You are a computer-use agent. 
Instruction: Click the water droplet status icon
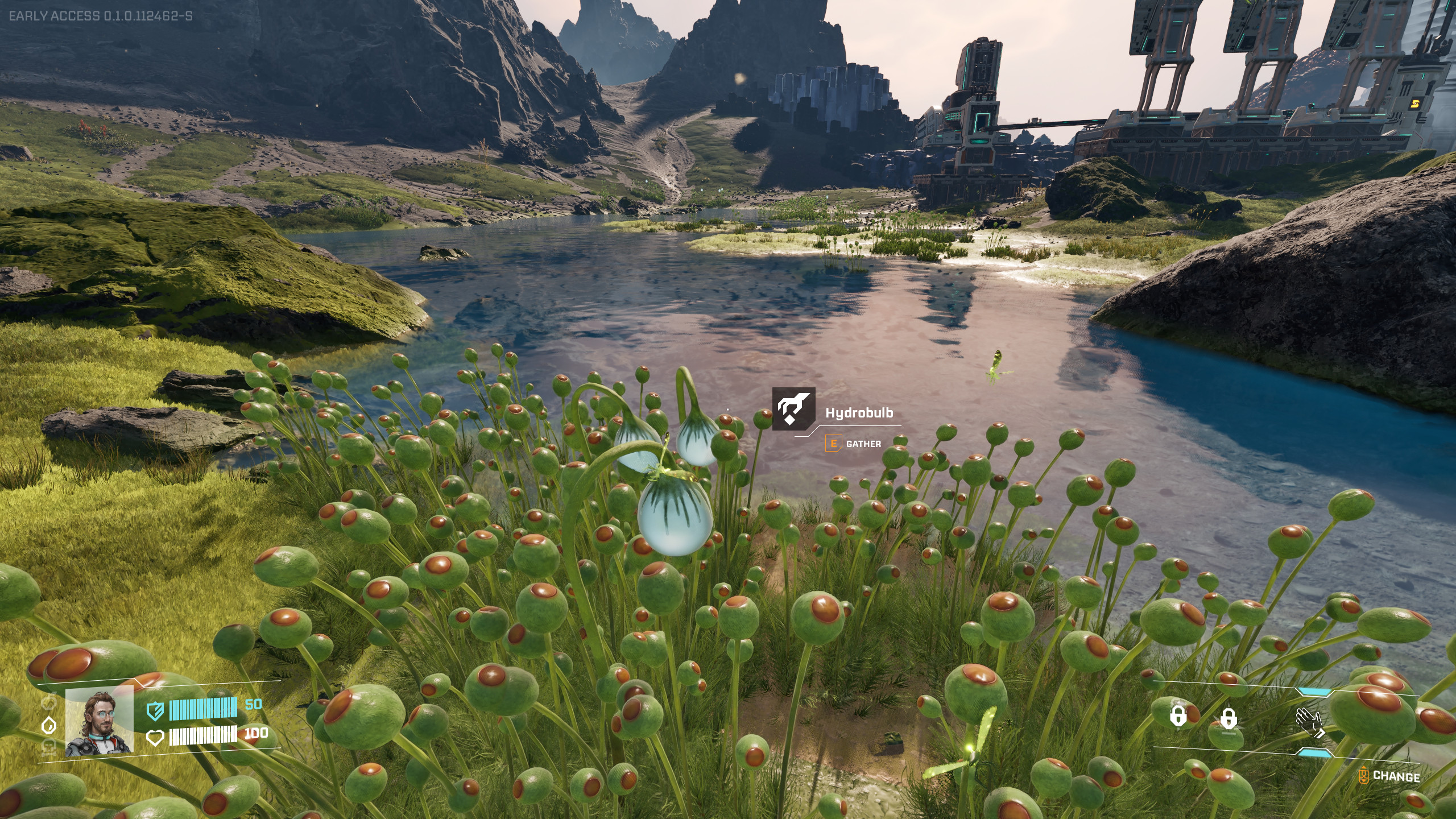tap(50, 724)
